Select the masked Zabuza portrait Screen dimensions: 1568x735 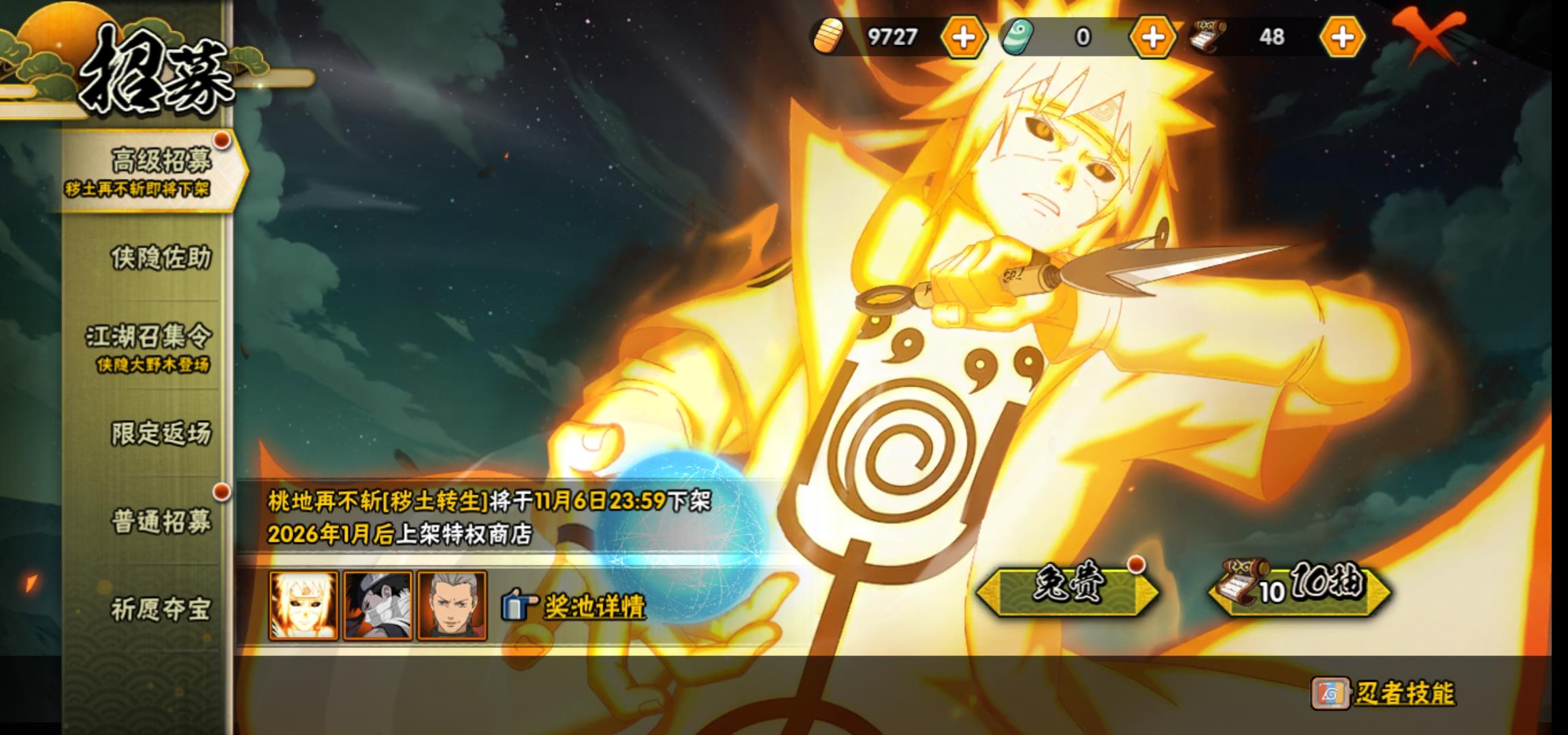click(378, 606)
